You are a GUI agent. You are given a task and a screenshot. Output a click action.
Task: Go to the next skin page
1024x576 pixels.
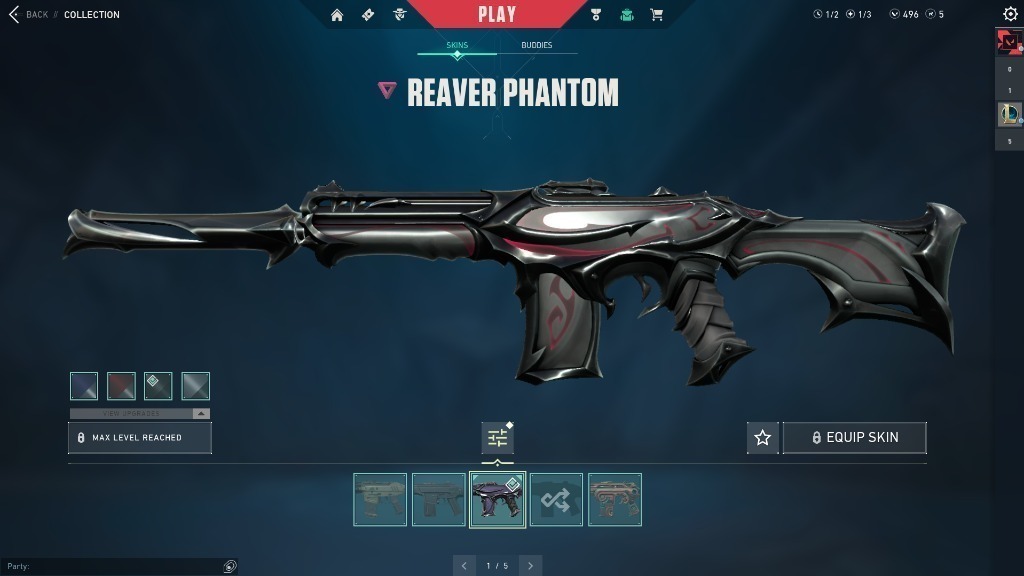[x=530, y=566]
